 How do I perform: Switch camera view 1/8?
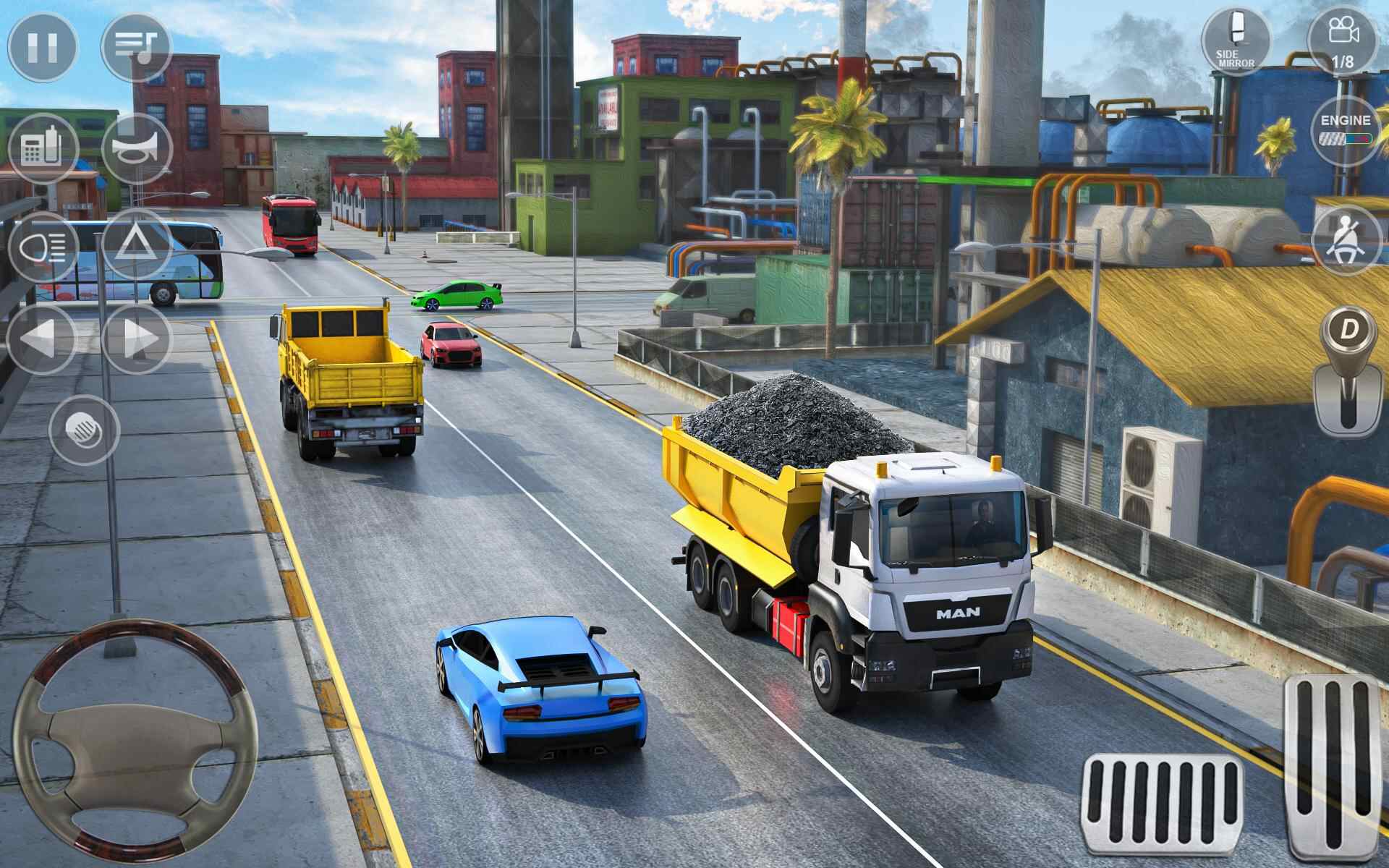point(1343,41)
